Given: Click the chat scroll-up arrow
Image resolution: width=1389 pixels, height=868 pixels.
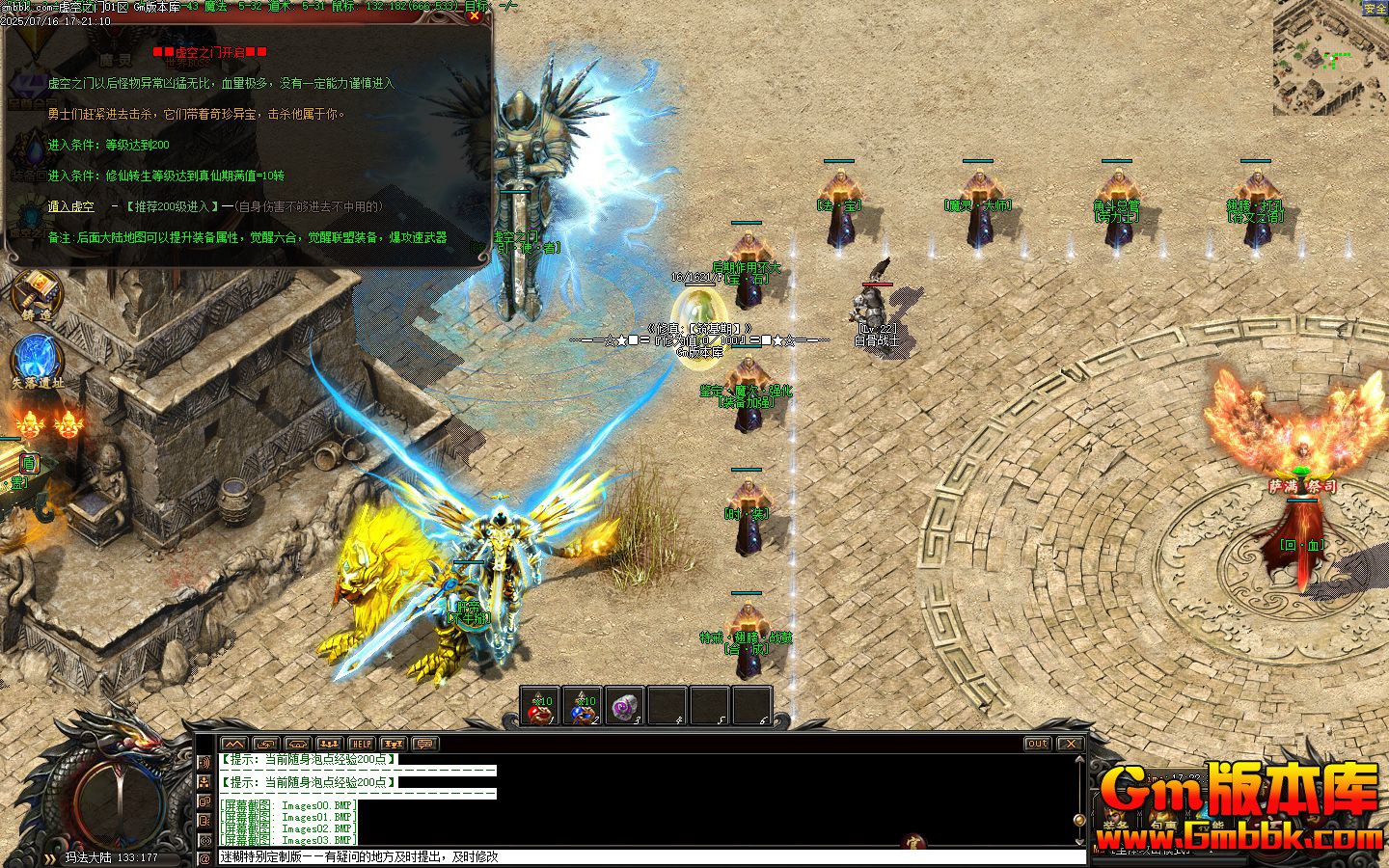Looking at the screenshot, I should click(x=1079, y=759).
